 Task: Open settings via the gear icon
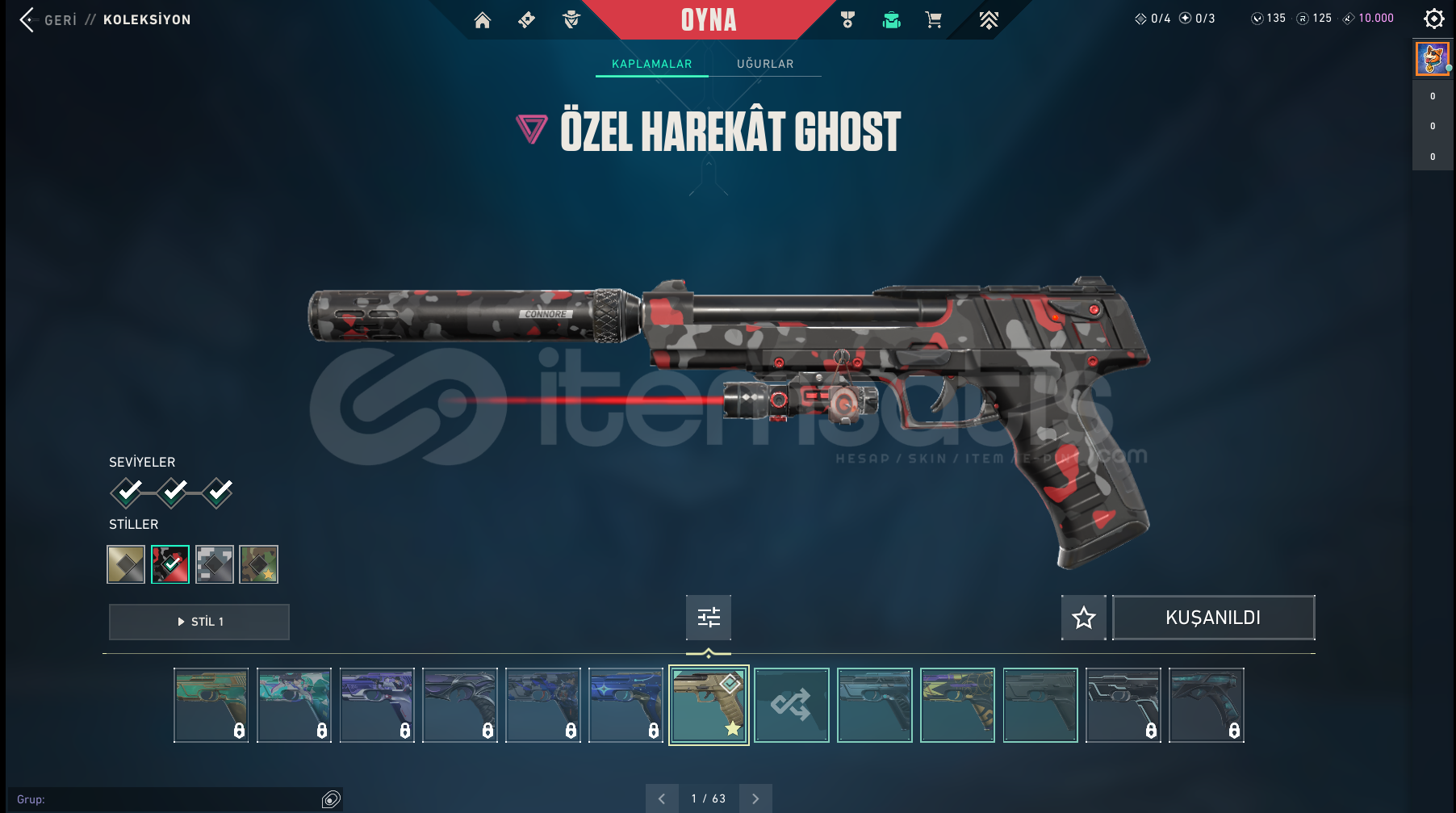pyautogui.click(x=1434, y=19)
